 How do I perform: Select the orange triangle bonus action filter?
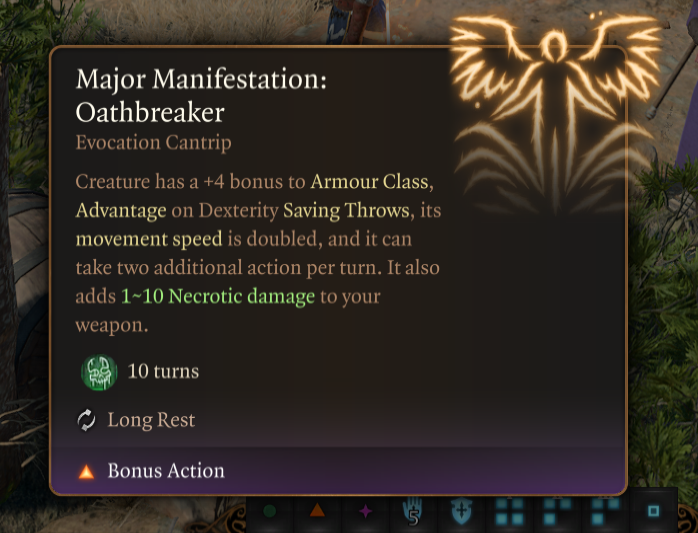317,511
